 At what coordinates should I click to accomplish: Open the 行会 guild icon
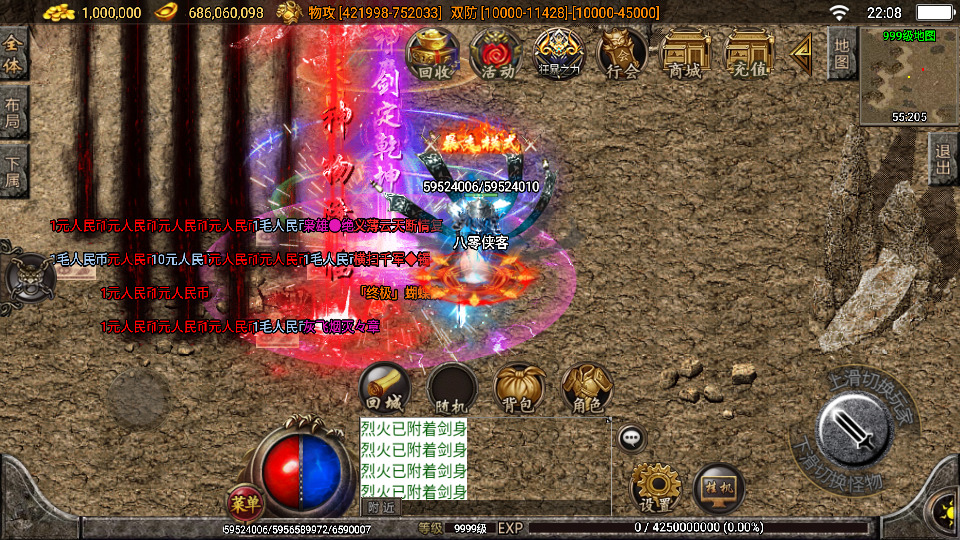point(621,53)
